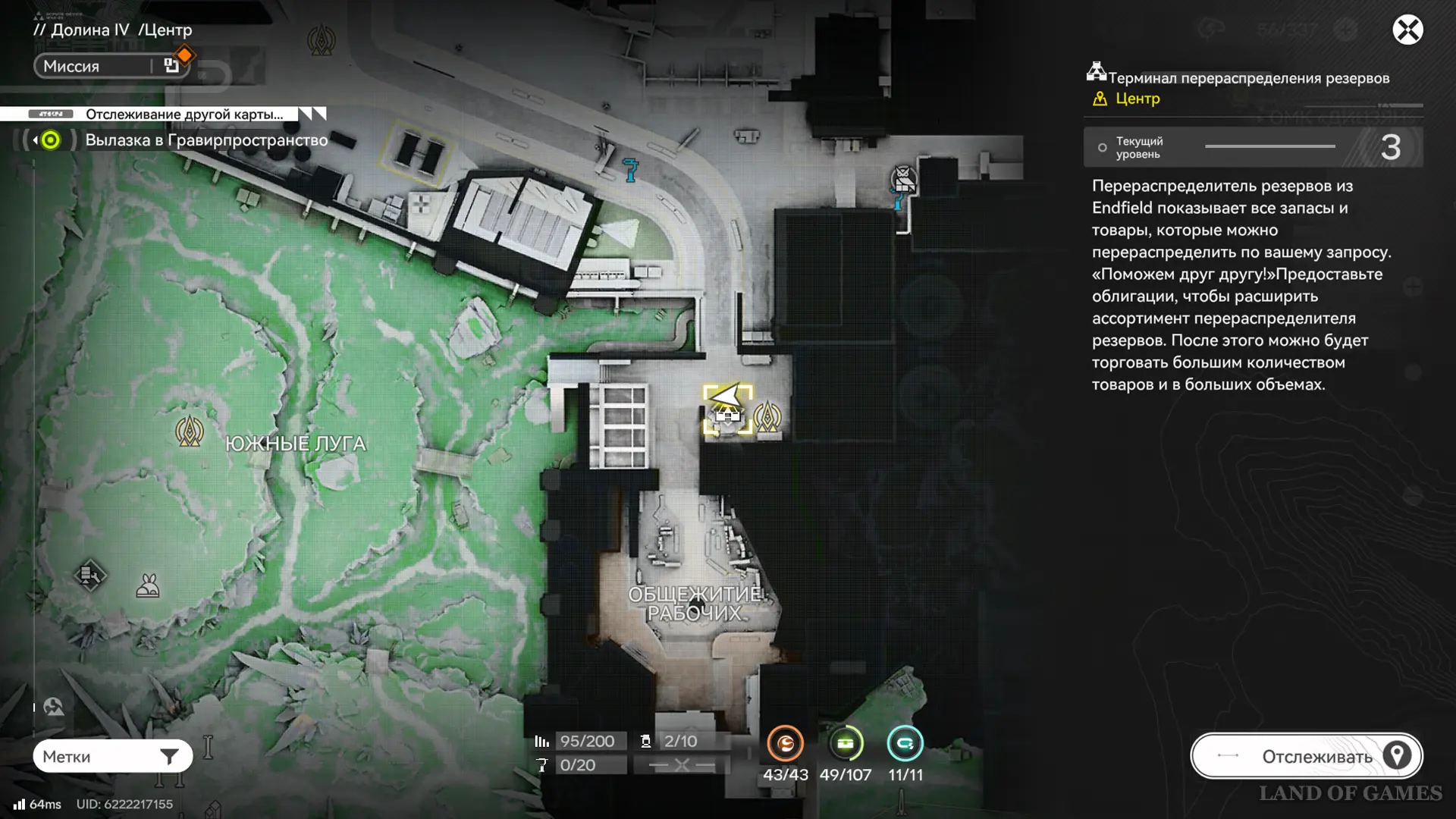
Task: Select the tracked quest Вылазка в Гравирпространство
Action: 206,140
